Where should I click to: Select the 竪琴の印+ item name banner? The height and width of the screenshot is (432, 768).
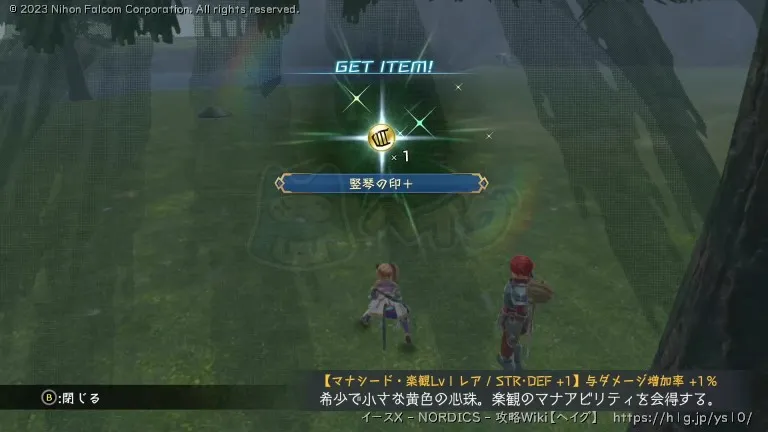tap(384, 183)
